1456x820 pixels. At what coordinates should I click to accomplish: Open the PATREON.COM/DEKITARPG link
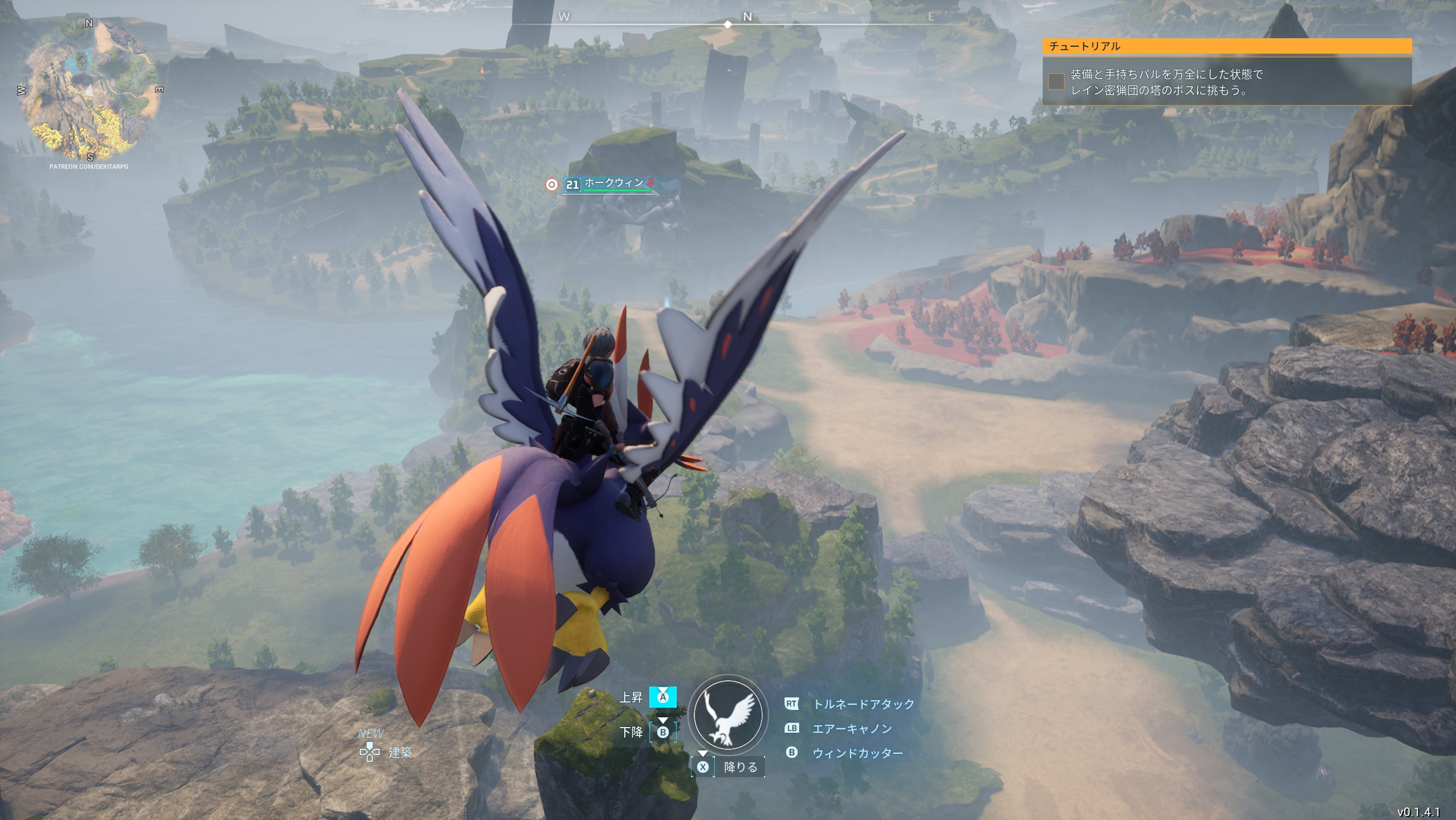pos(89,166)
